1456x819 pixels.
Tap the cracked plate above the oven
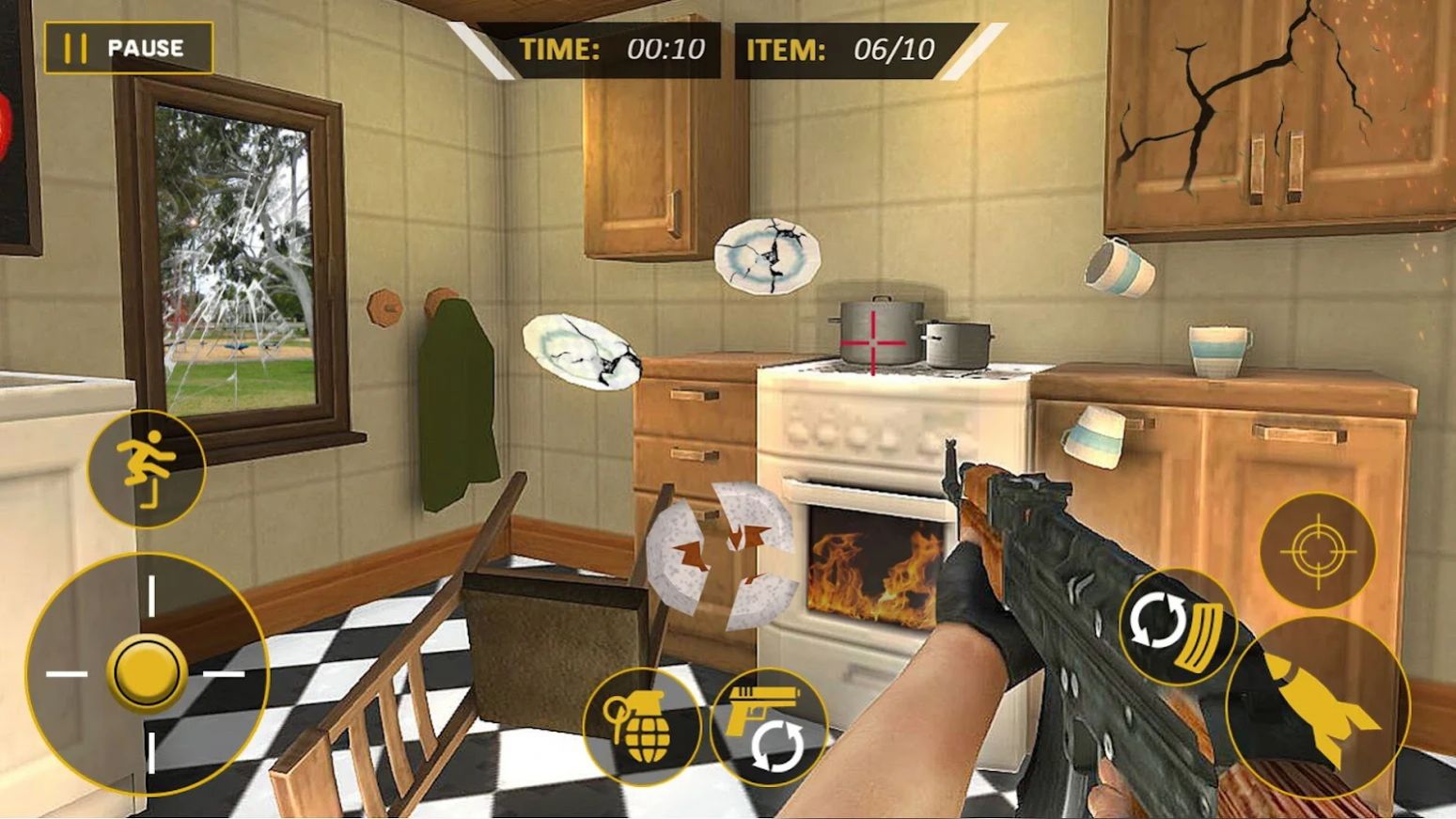[765, 256]
